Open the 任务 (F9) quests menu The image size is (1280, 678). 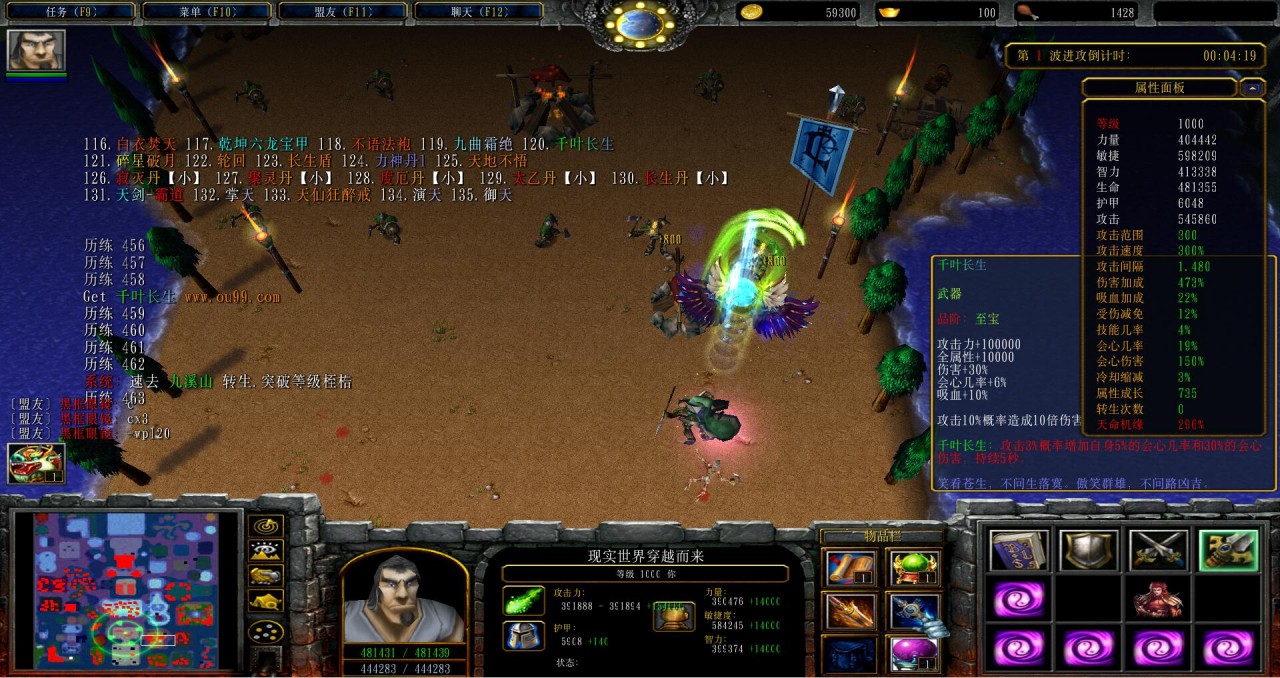(69, 12)
